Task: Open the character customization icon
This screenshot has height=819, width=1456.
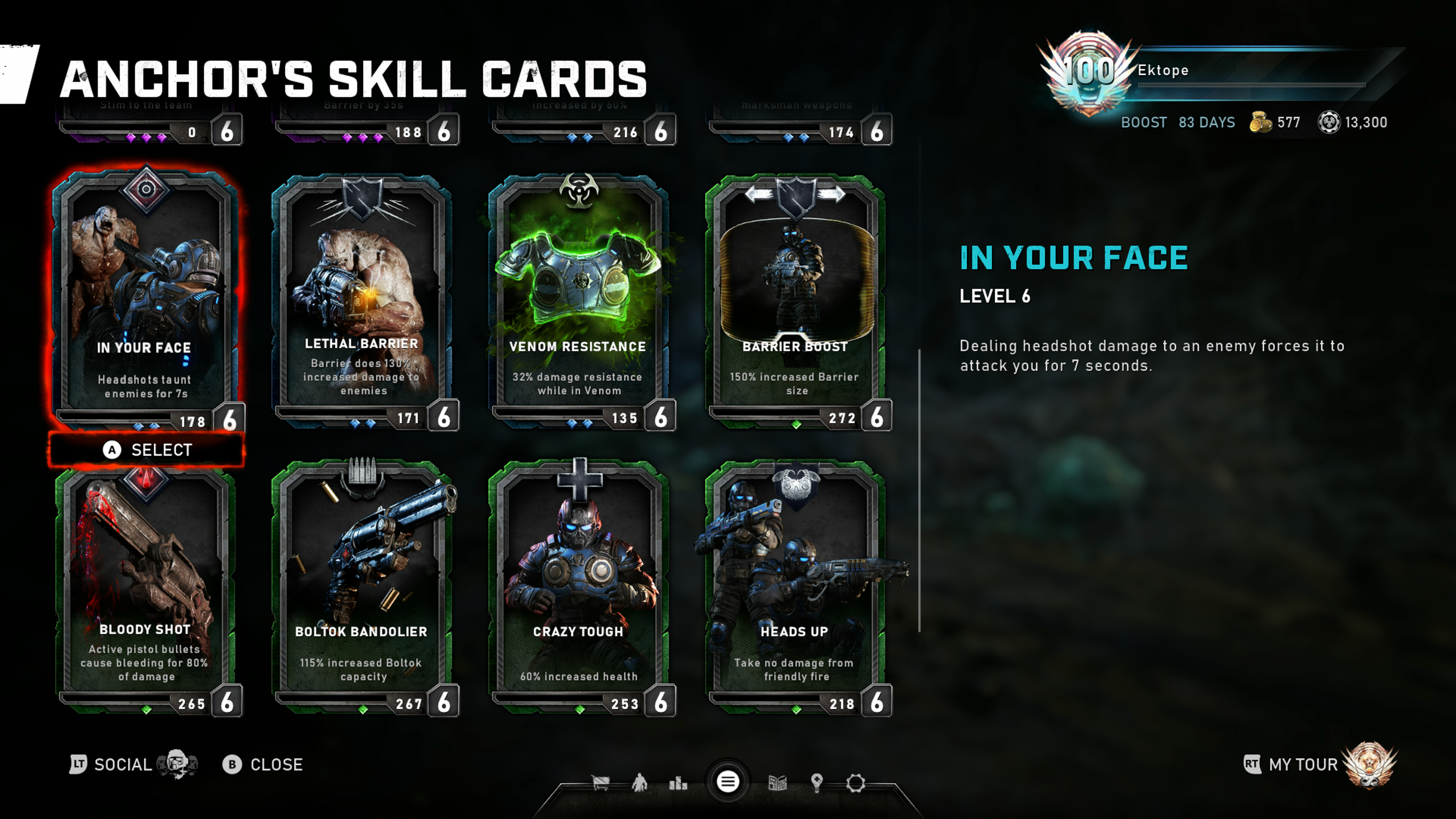Action: coord(639,783)
